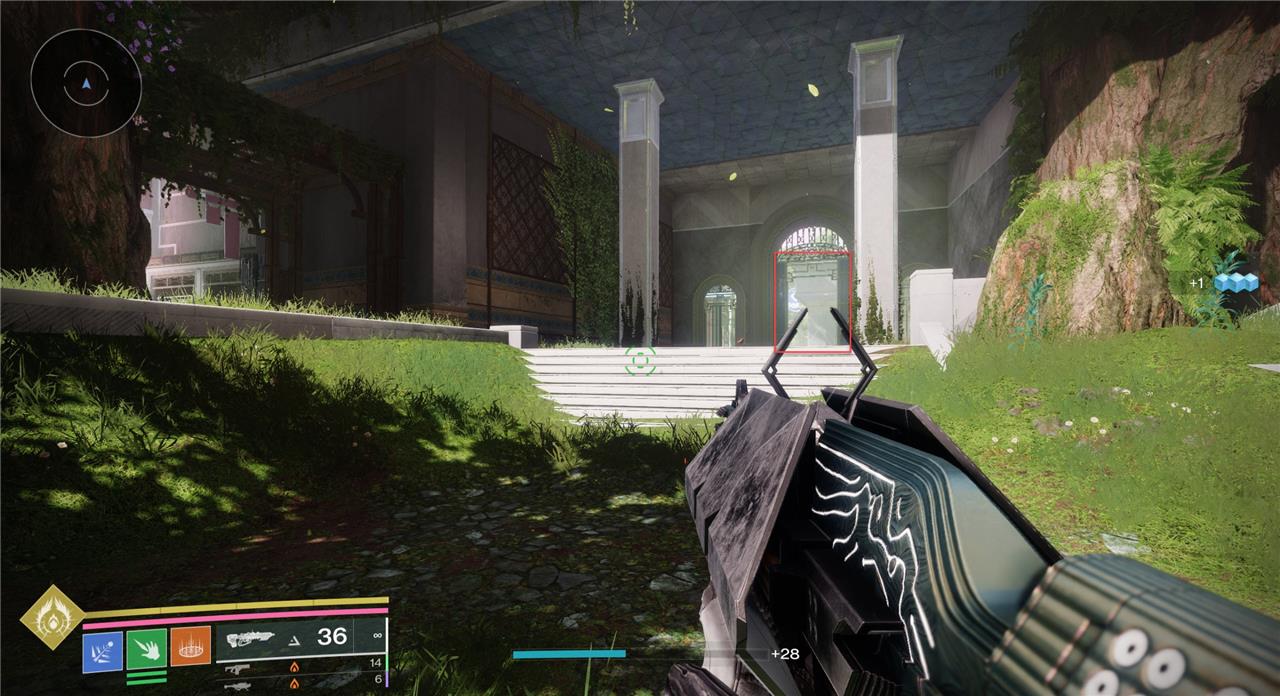Choose the heavy weapon with 6 ammo
Image resolution: width=1280 pixels, height=696 pixels.
click(x=300, y=683)
